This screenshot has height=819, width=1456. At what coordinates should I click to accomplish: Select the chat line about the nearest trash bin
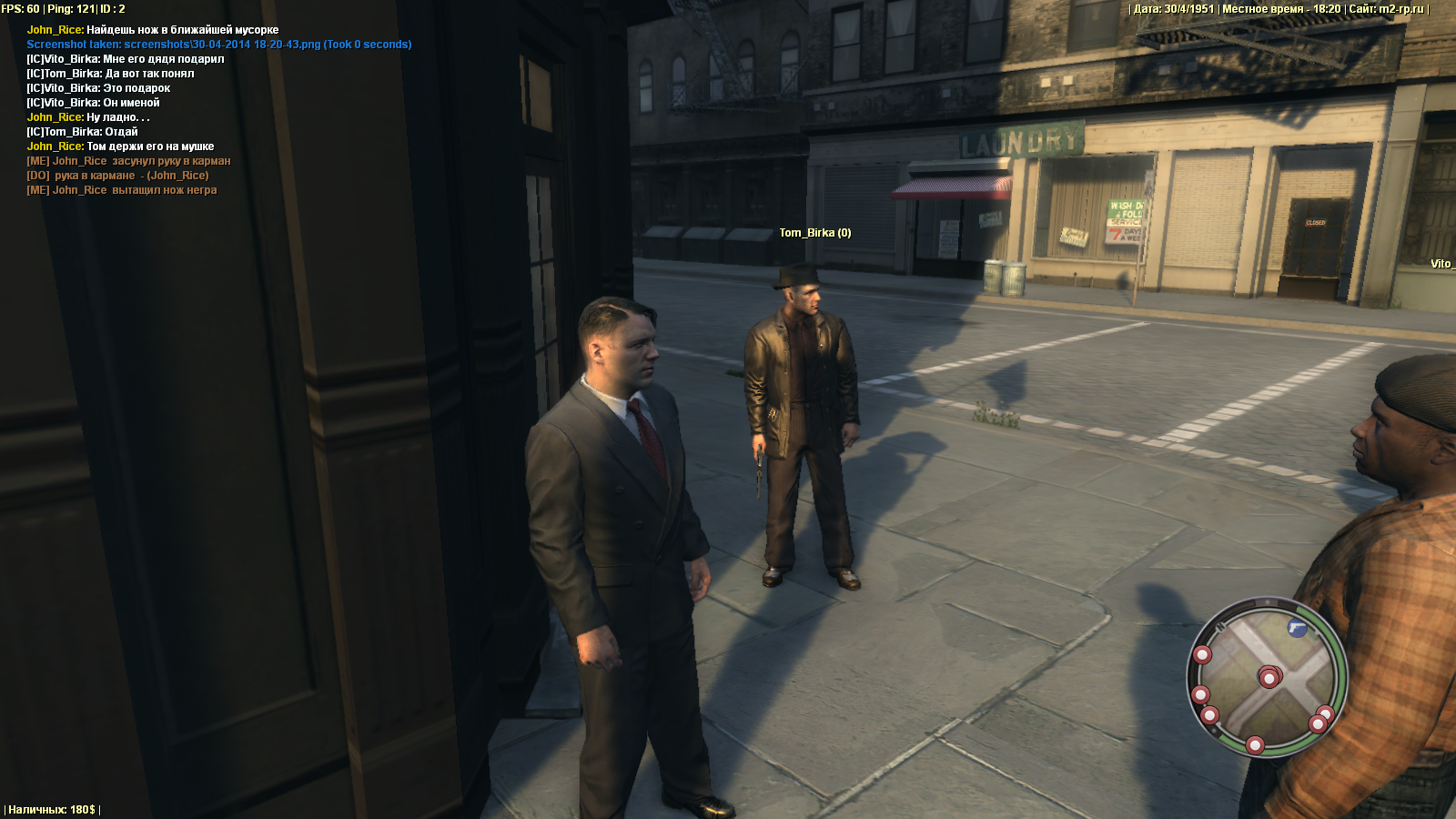tap(153, 30)
